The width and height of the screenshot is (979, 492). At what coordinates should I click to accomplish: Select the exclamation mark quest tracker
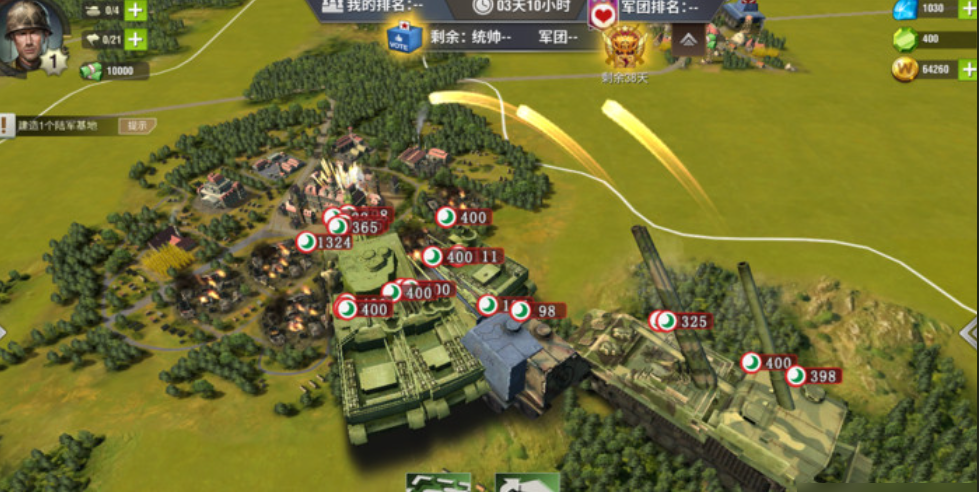coord(6,126)
